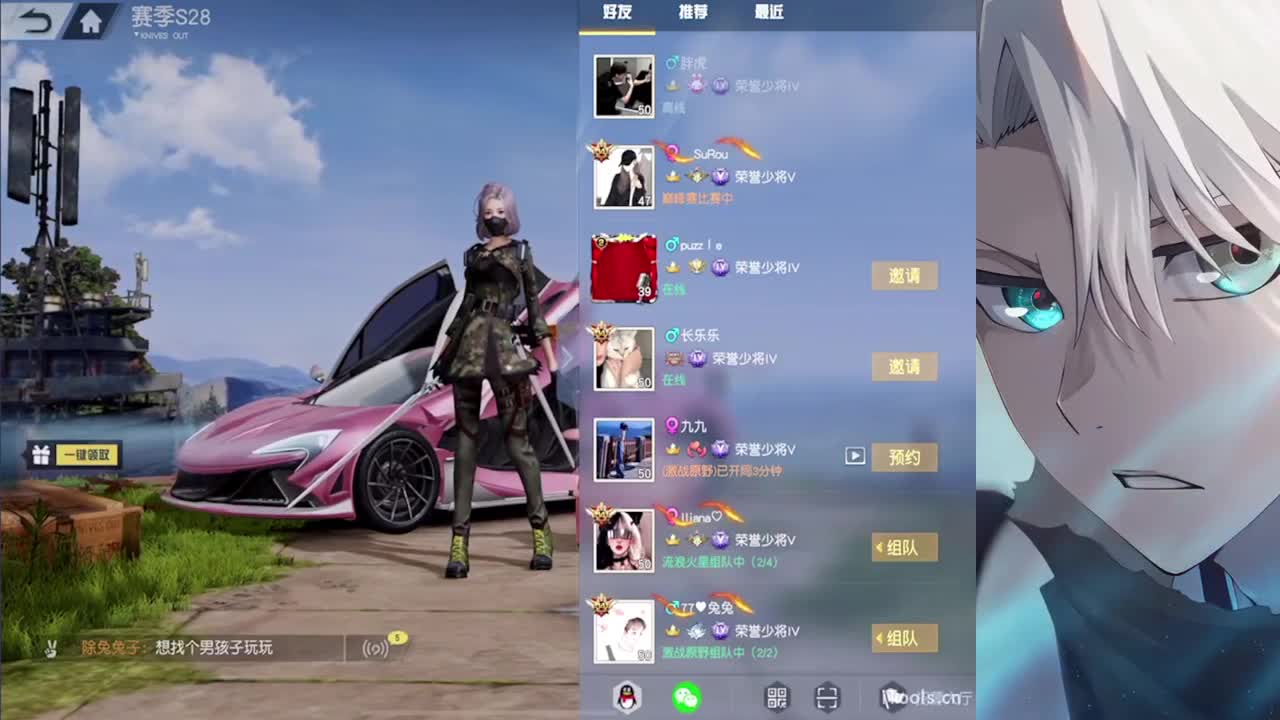Select the 好友 tab
Image resolution: width=1280 pixels, height=720 pixels.
click(x=616, y=13)
